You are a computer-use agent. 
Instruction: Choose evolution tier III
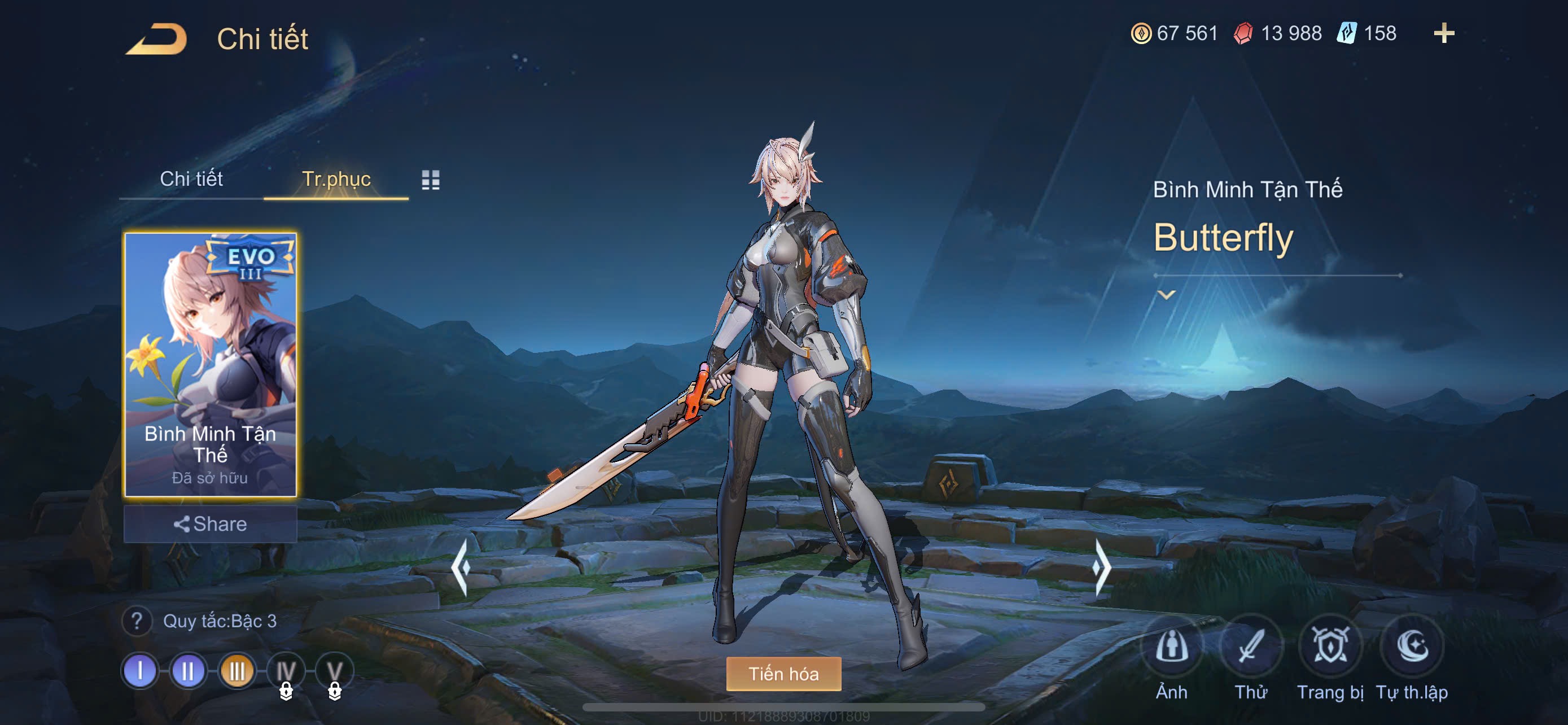[x=237, y=671]
